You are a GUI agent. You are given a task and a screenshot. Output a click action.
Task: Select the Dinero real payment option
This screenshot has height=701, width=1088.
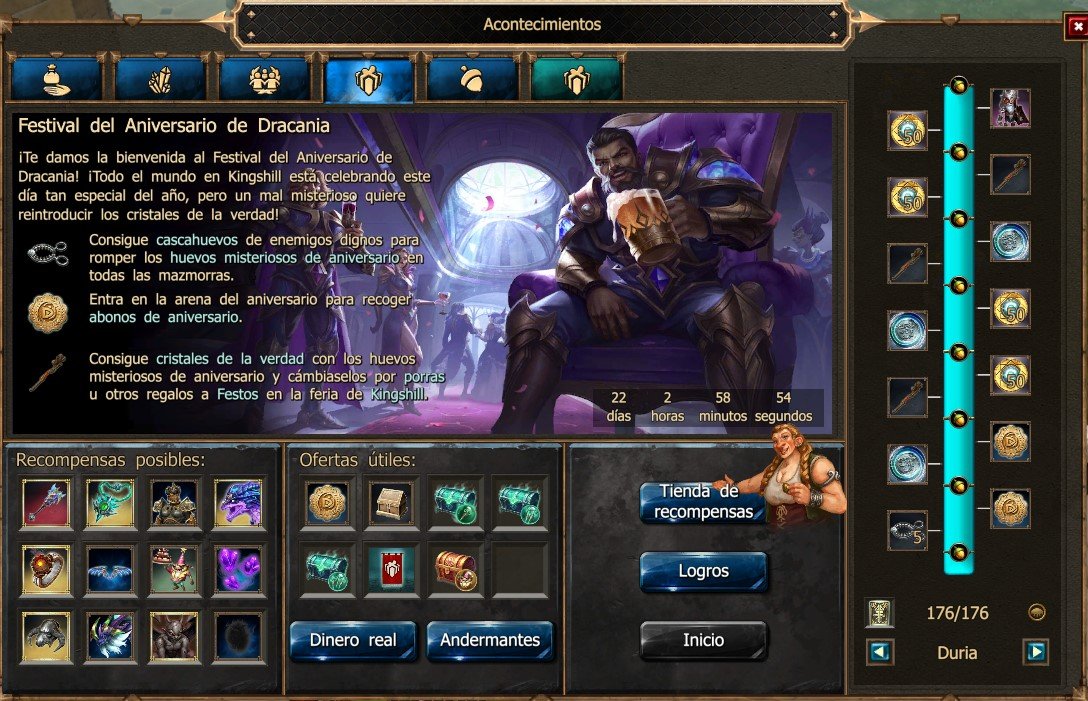click(353, 640)
